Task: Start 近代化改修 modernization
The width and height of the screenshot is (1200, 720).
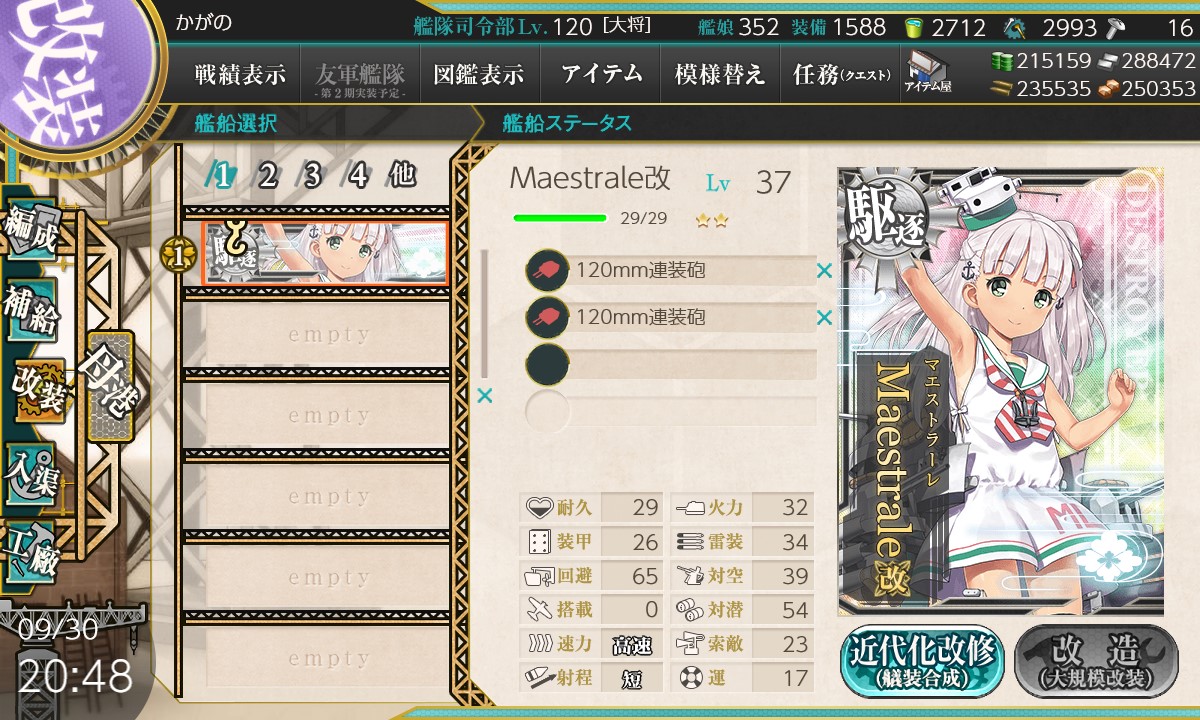Action: [923, 661]
